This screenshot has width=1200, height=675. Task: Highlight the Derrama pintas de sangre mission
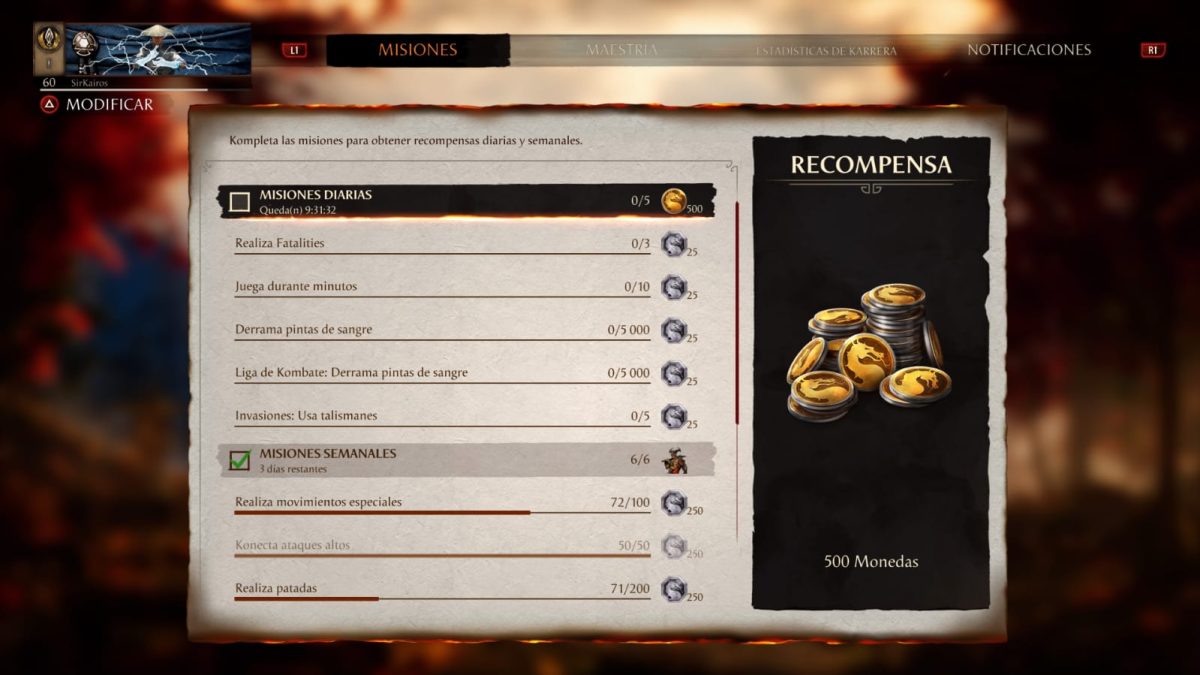440,330
